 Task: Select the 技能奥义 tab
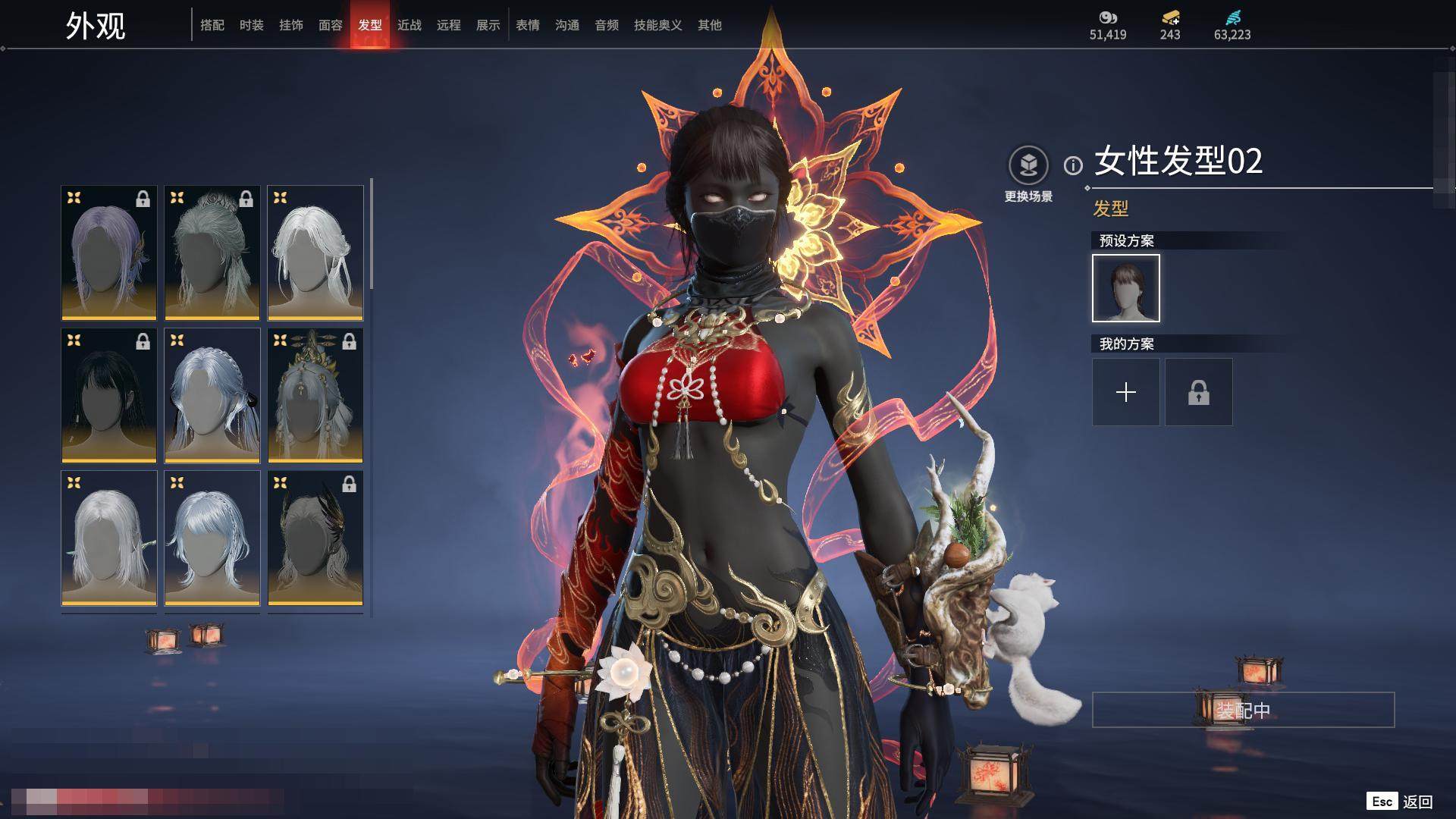(658, 25)
